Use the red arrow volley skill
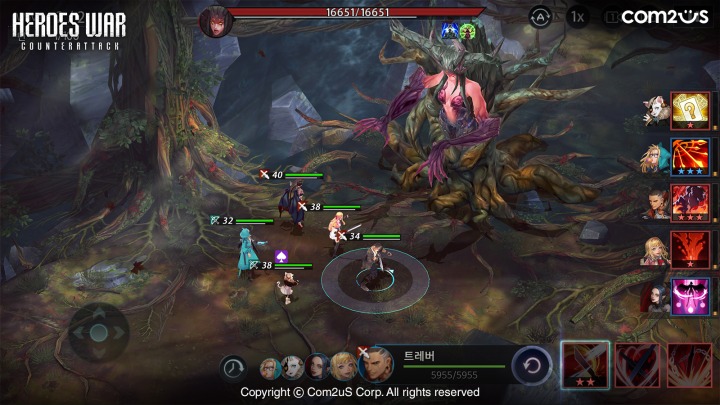 coord(691,158)
